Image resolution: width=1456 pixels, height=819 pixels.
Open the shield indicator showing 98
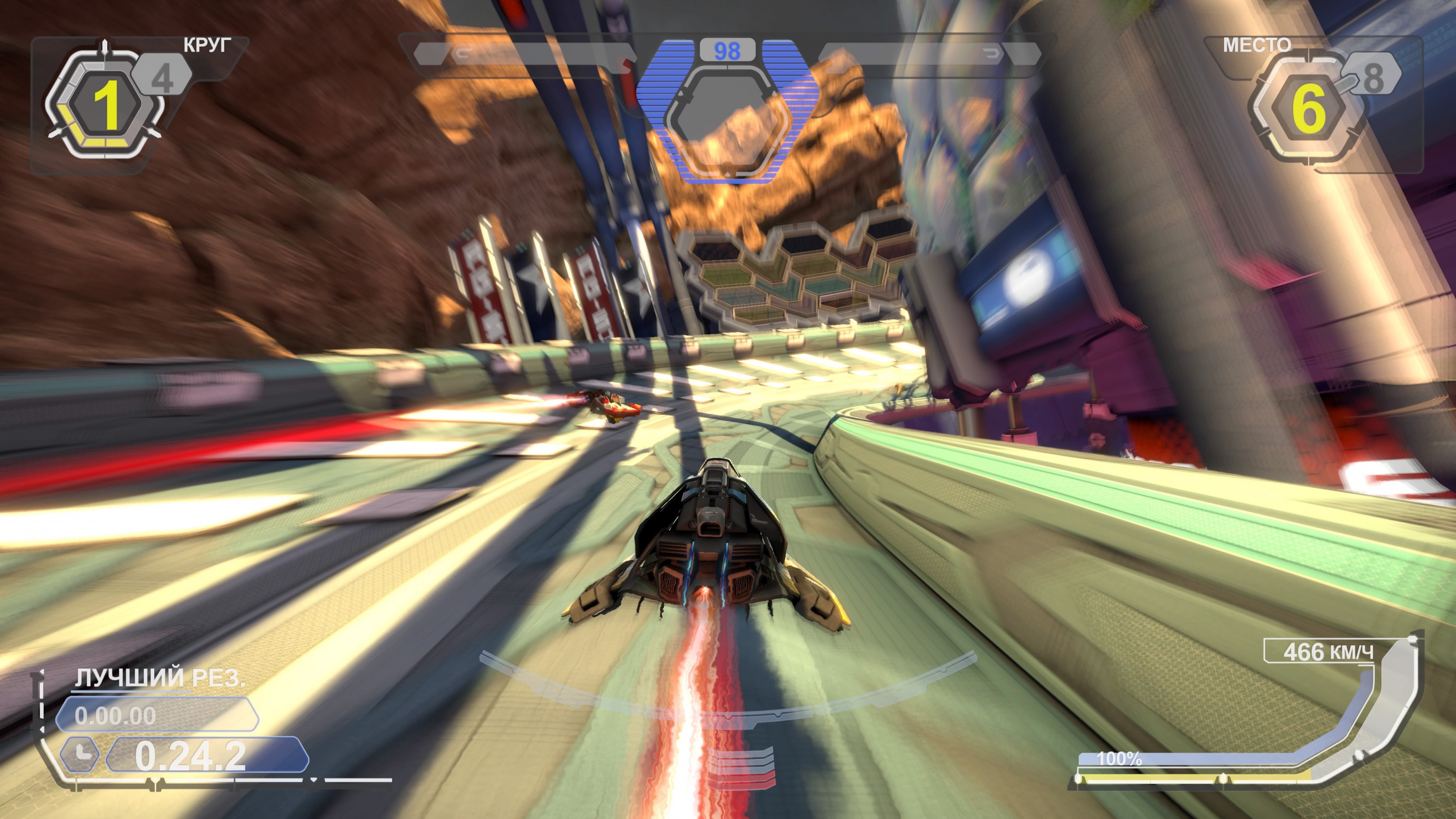click(728, 50)
